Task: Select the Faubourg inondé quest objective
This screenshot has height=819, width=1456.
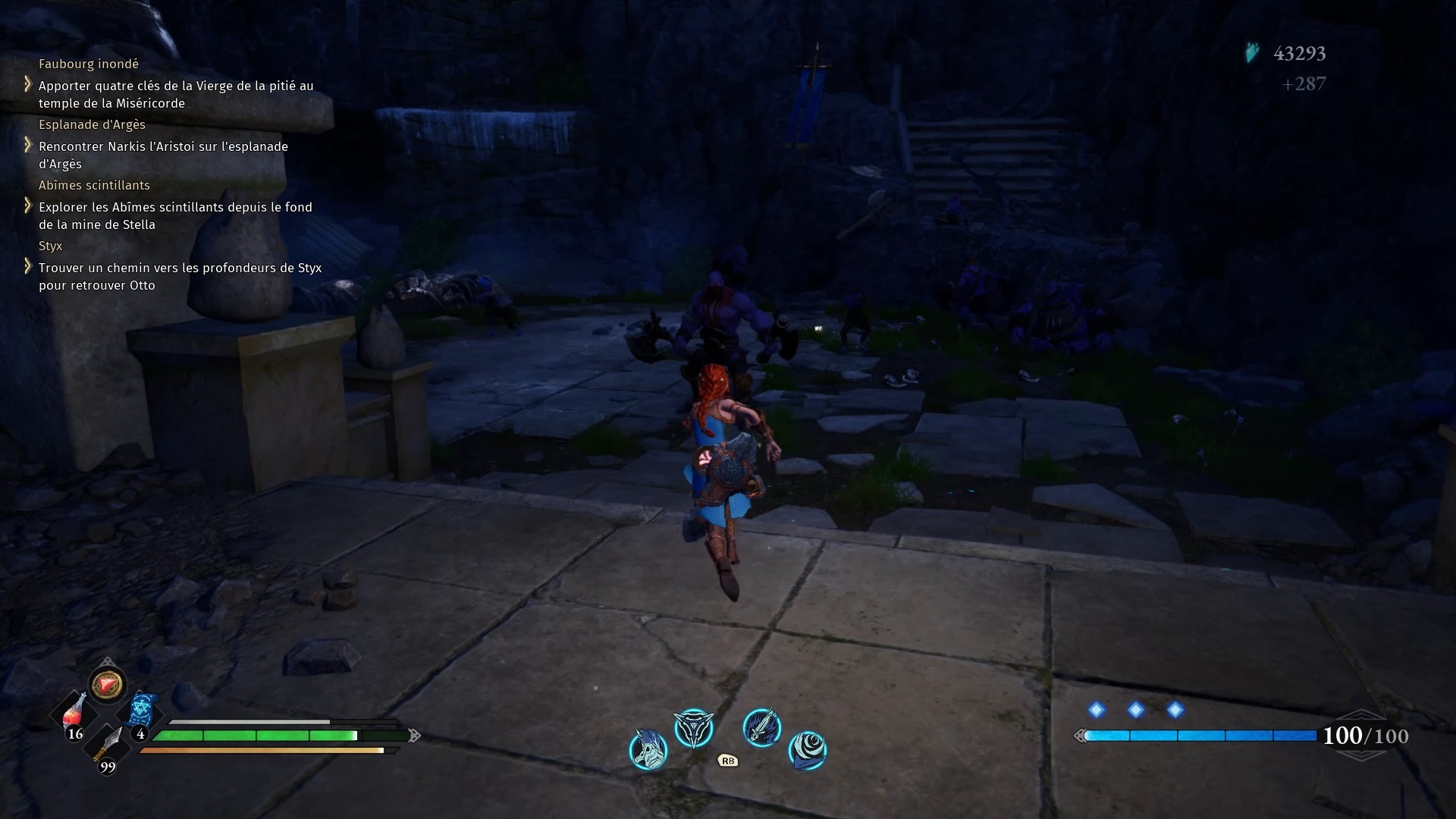Action: click(x=176, y=95)
